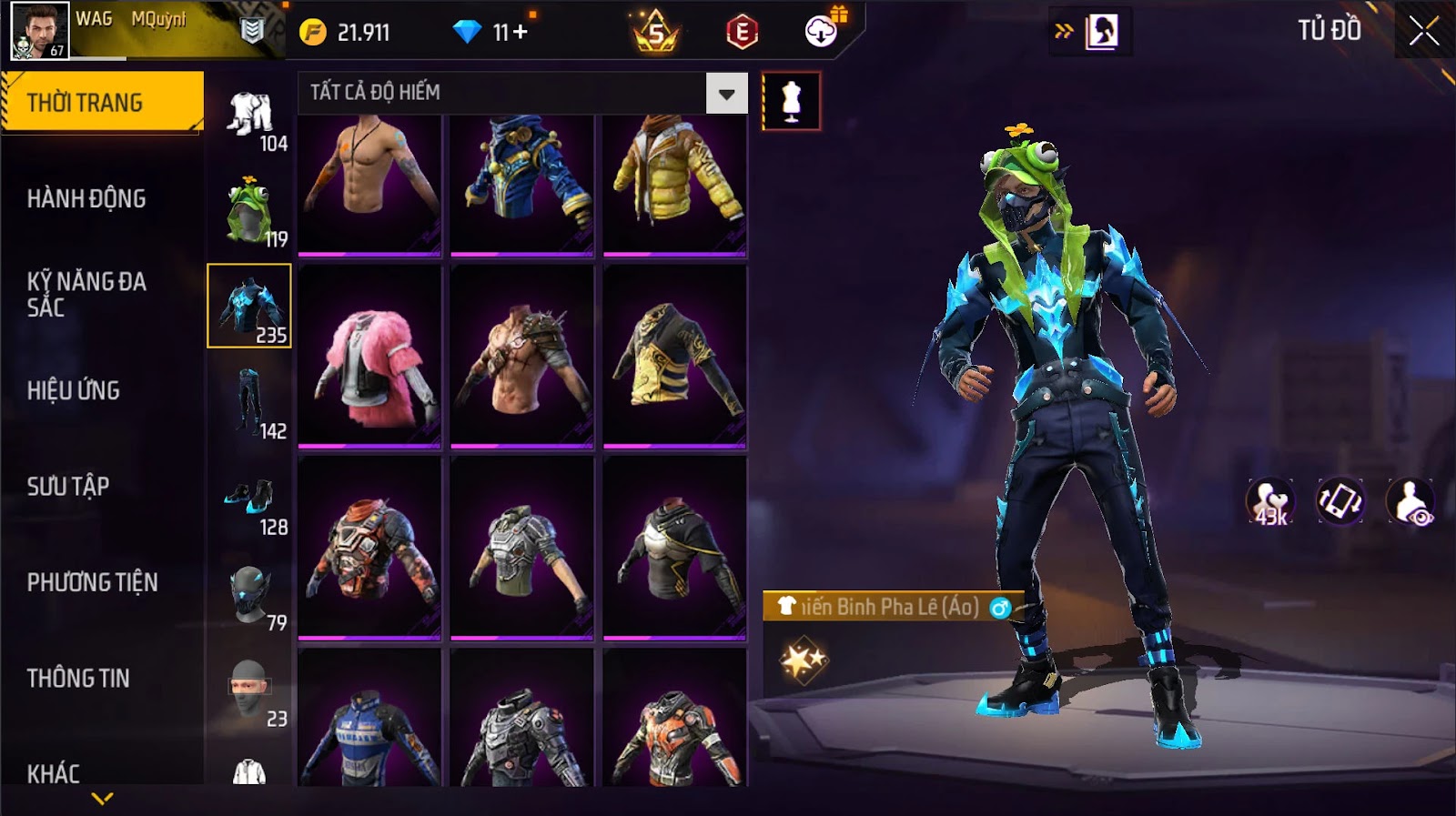Expand more categories with the yellow down arrow
This screenshot has height=816, width=1456.
pos(103,799)
